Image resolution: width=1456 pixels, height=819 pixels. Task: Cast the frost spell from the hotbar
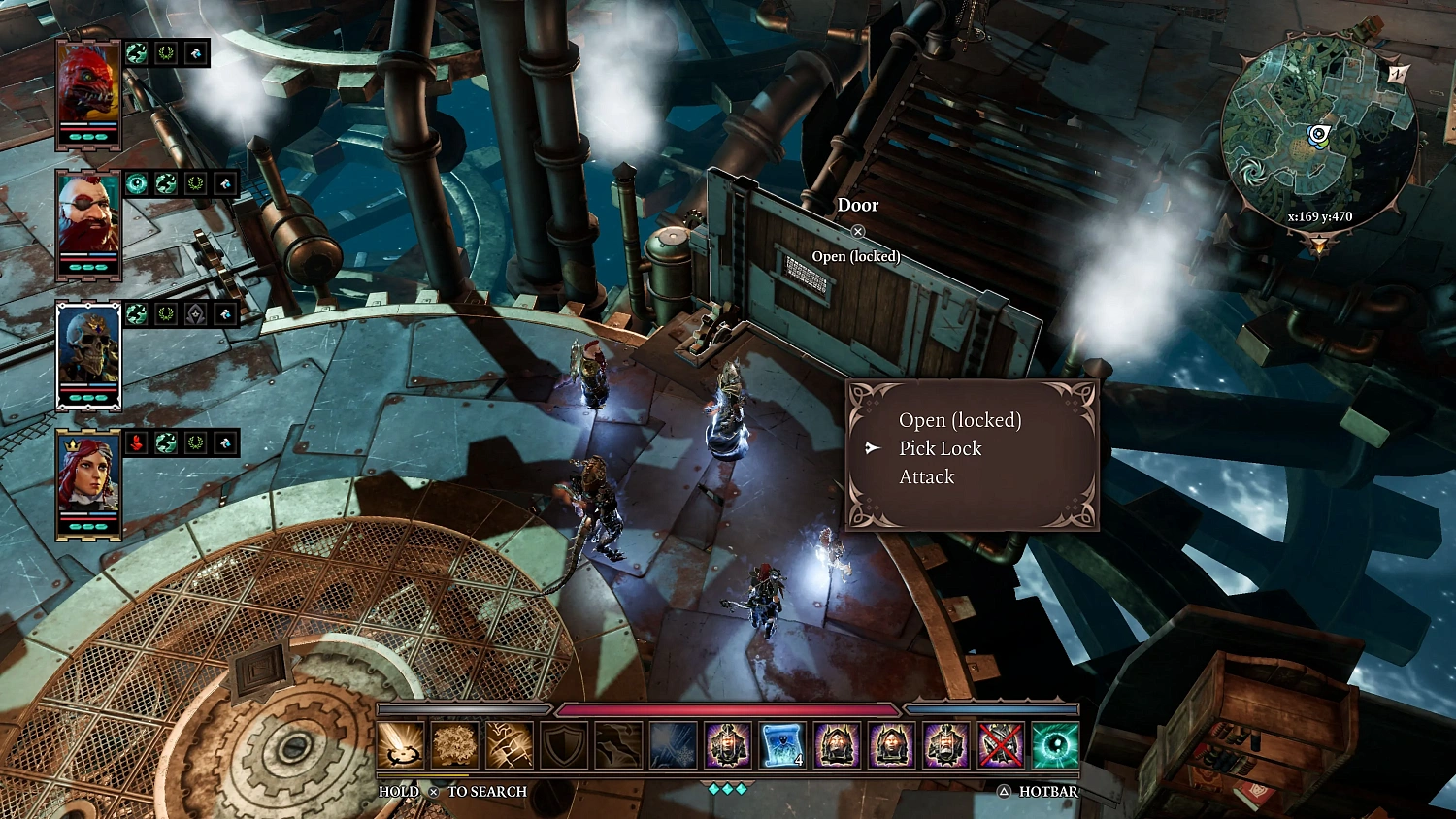tap(673, 745)
